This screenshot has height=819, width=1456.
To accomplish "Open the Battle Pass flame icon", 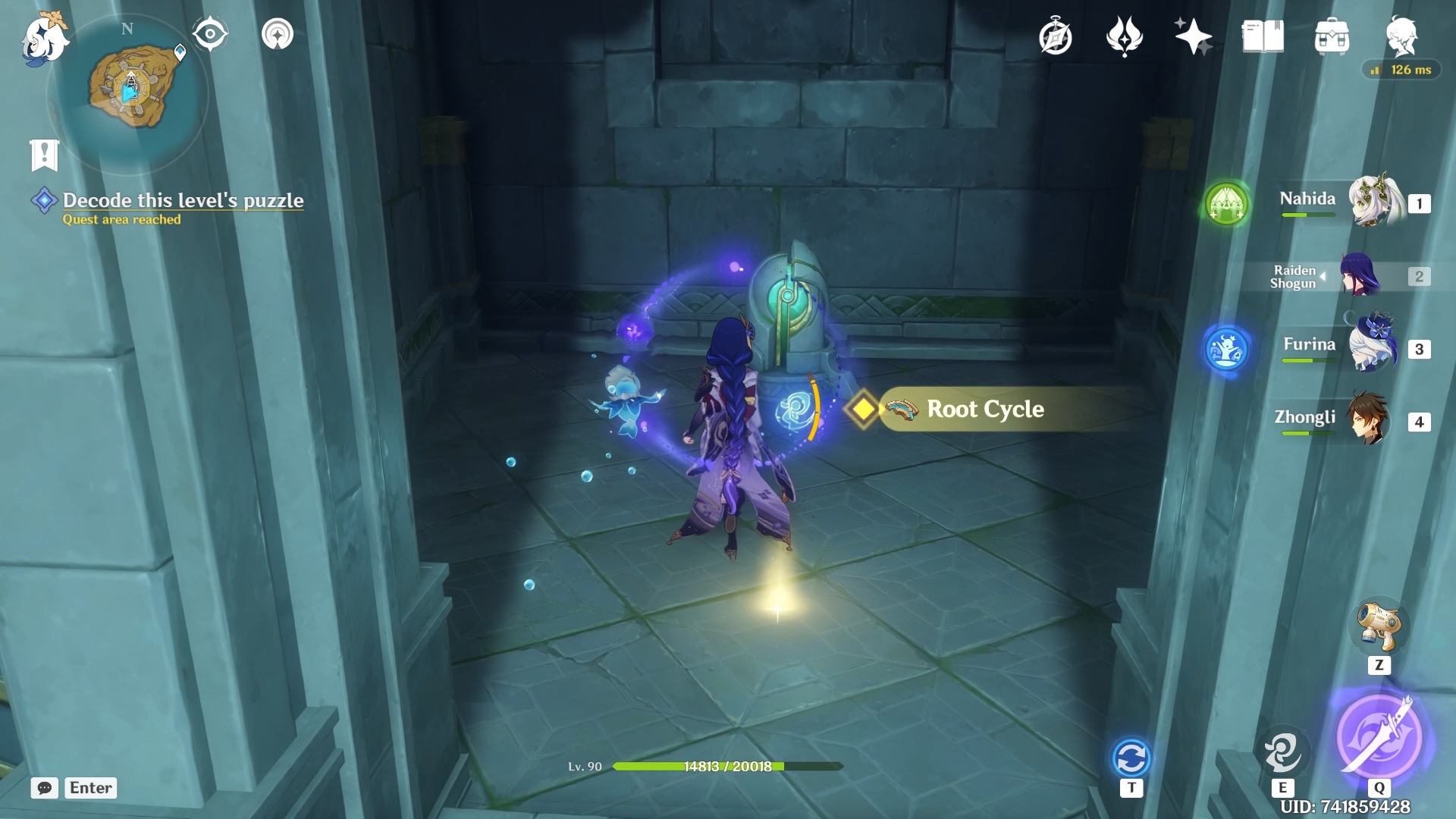I will click(1124, 36).
